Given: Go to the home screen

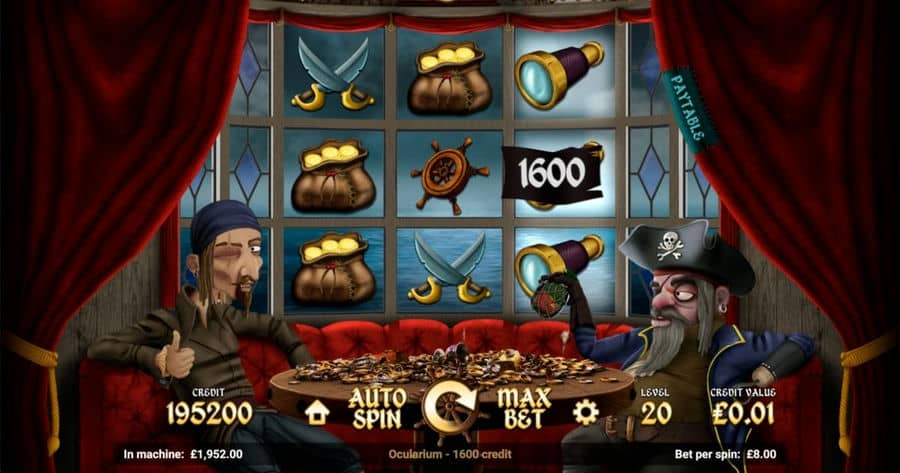Looking at the screenshot, I should [317, 411].
